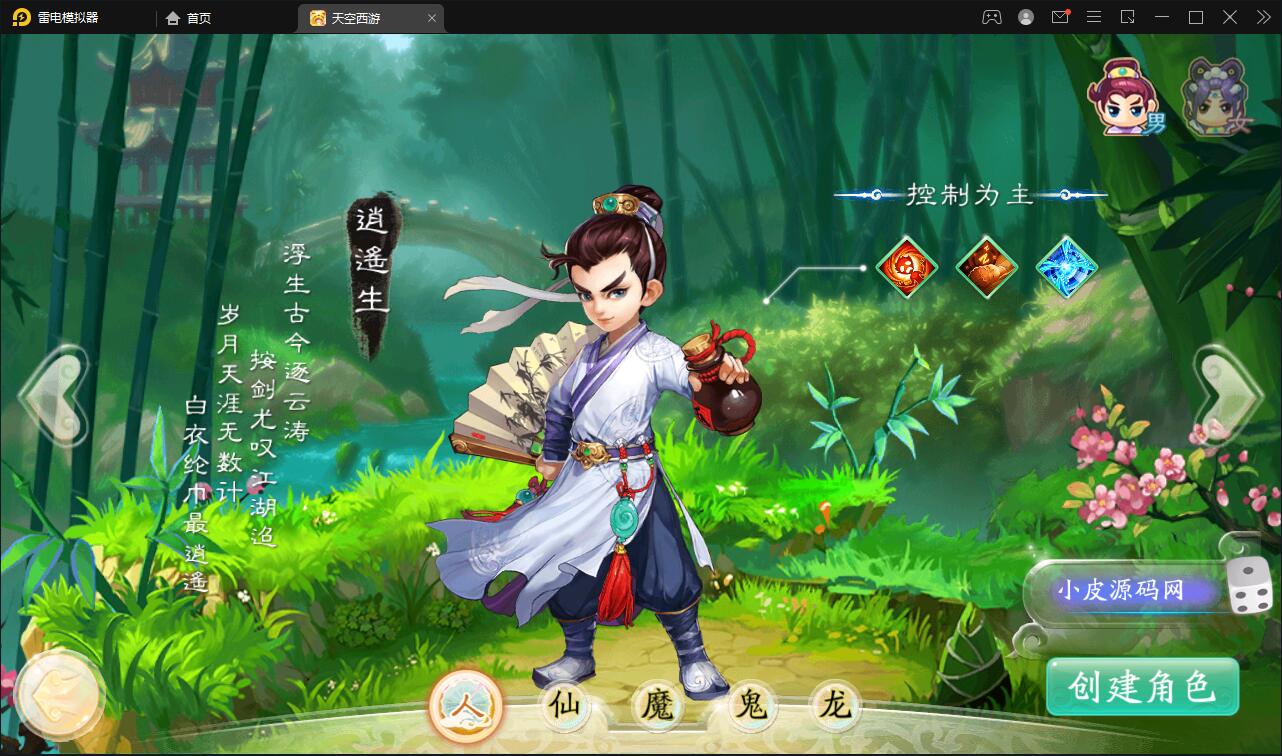
Task: Open the emulator hamburger menu
Action: tap(1094, 17)
